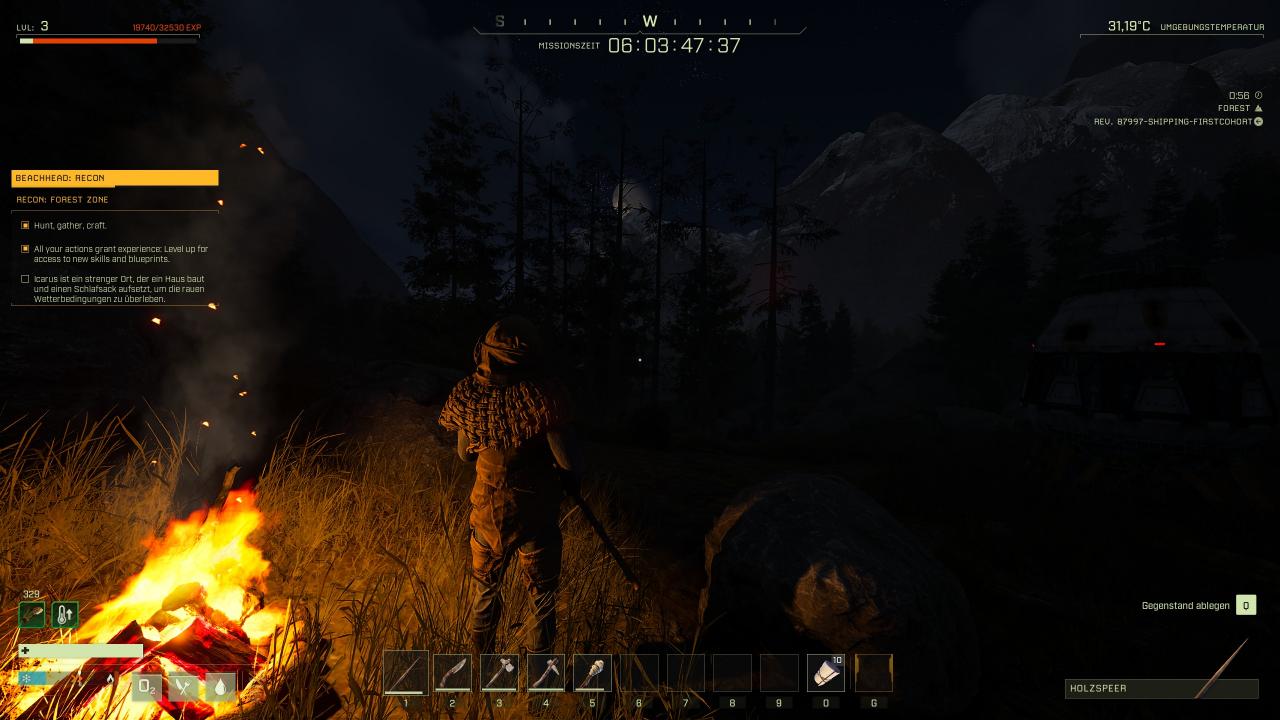Viewport: 1280px width, 720px height.
Task: Choose the pickaxe hotbar slot
Action: pos(546,673)
